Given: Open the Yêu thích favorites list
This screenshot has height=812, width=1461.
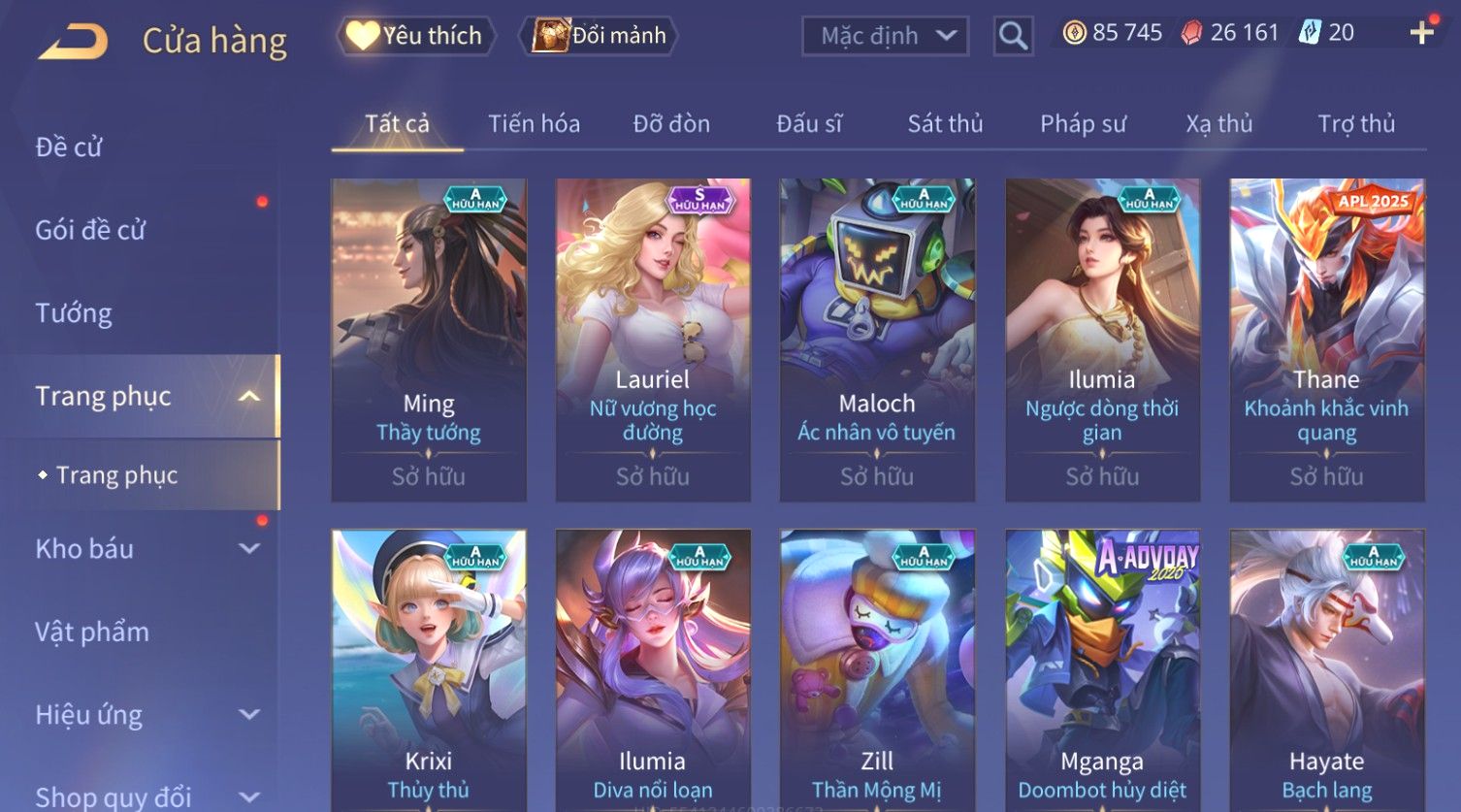Looking at the screenshot, I should 416,36.
